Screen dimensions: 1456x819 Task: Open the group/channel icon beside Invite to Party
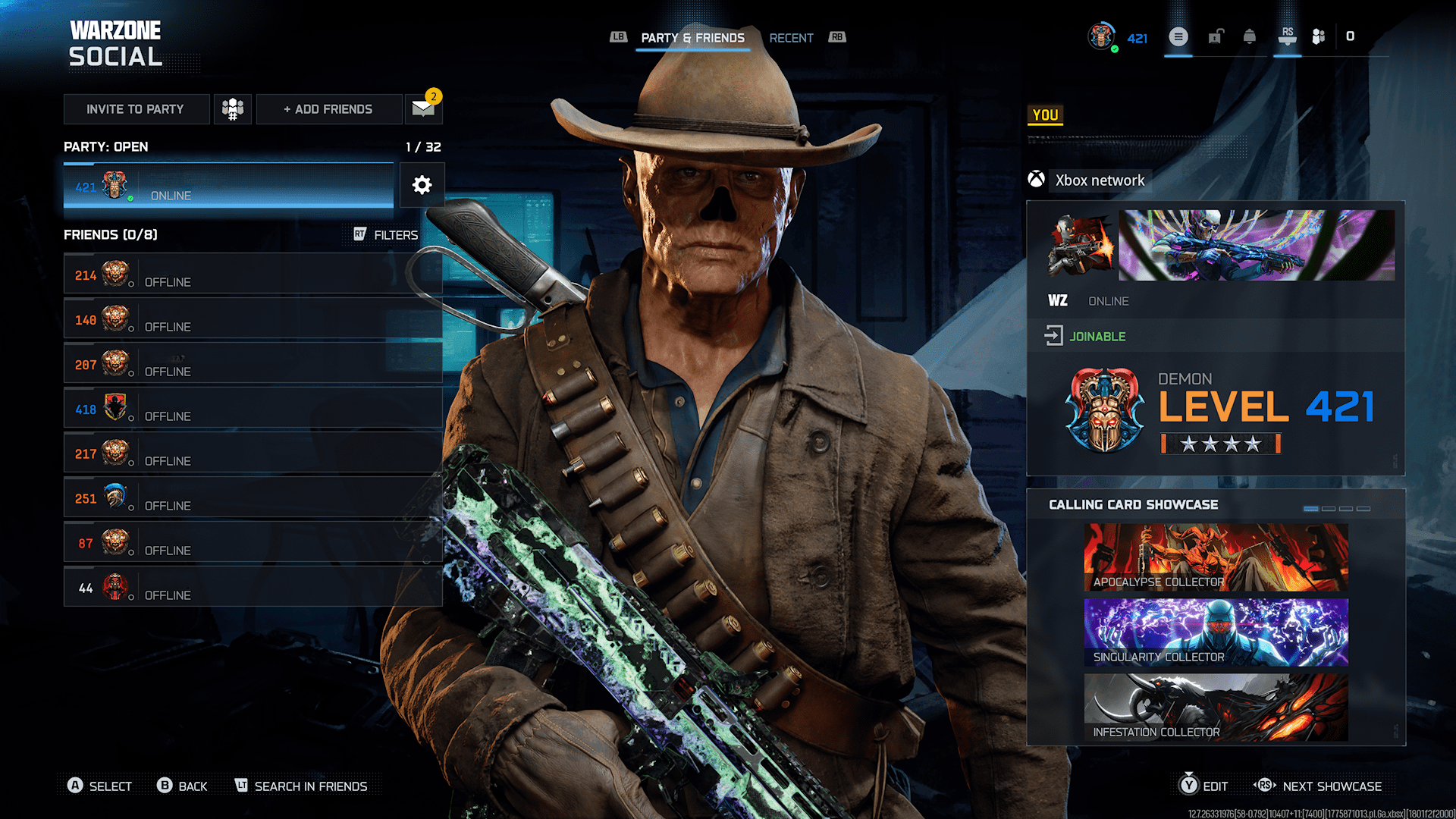[232, 108]
